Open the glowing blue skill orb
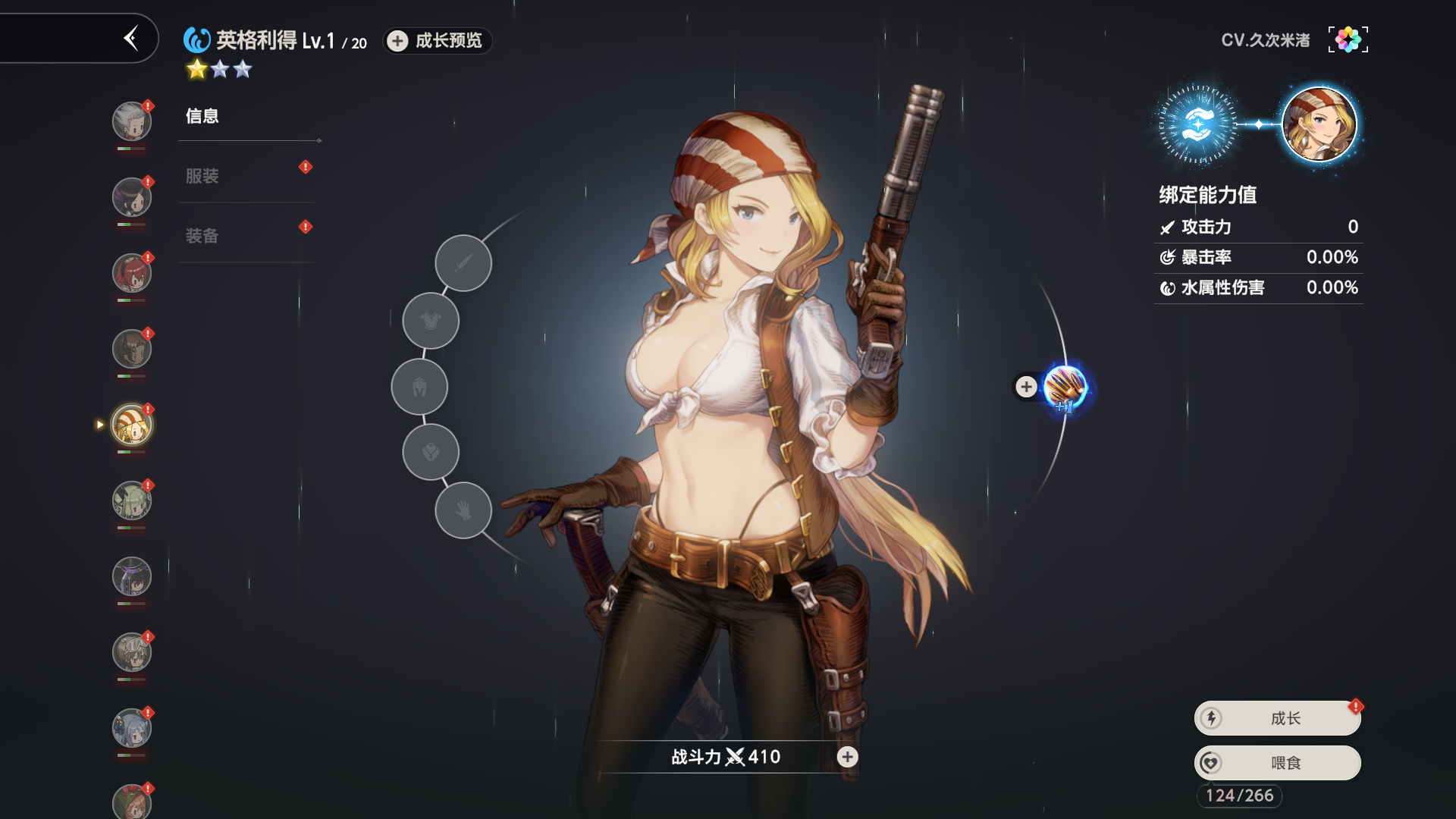Viewport: 1456px width, 819px height. [x=1065, y=388]
